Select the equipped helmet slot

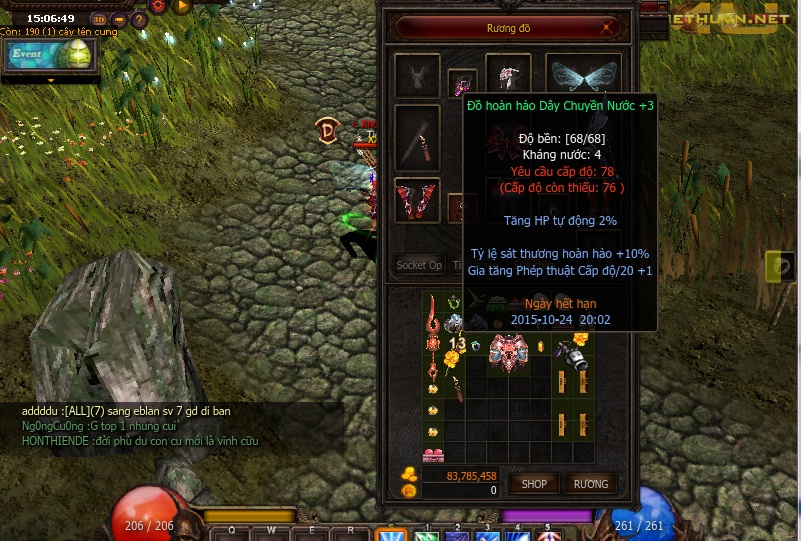click(x=509, y=75)
